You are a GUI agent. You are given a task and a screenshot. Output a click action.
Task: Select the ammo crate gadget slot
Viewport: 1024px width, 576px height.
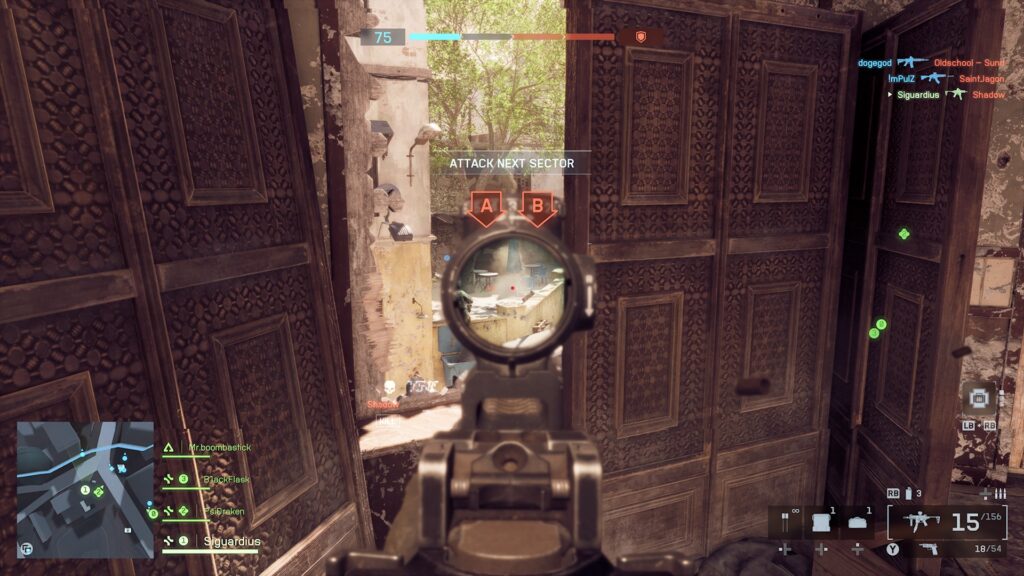(x=821, y=522)
